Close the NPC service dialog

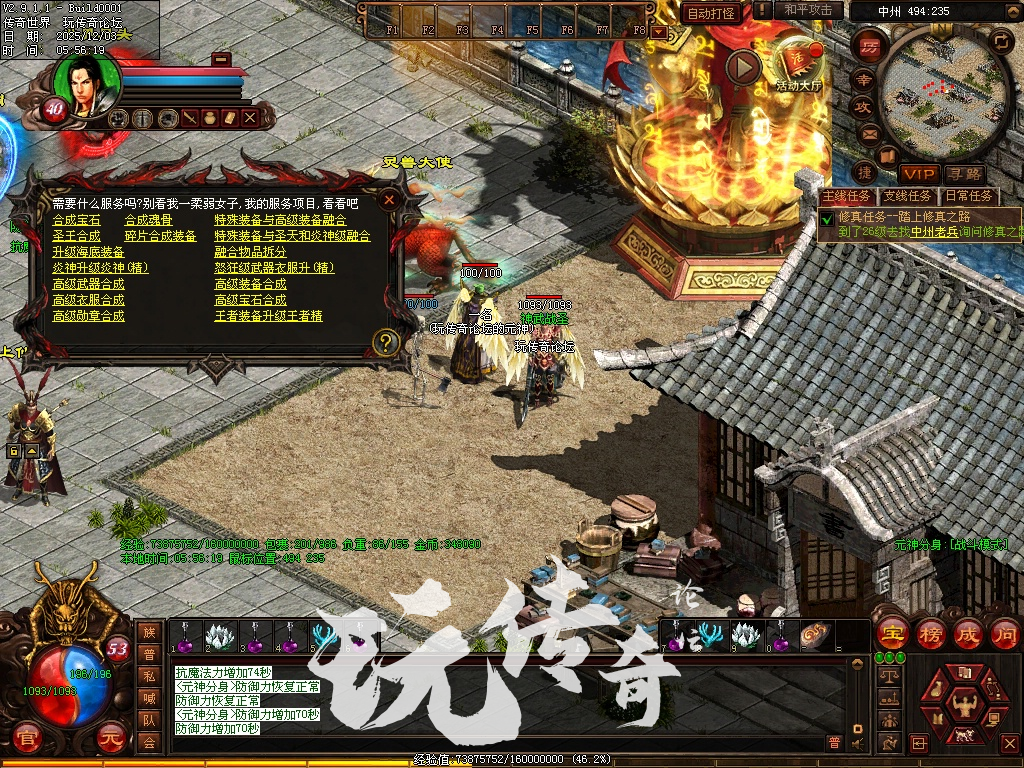click(389, 199)
